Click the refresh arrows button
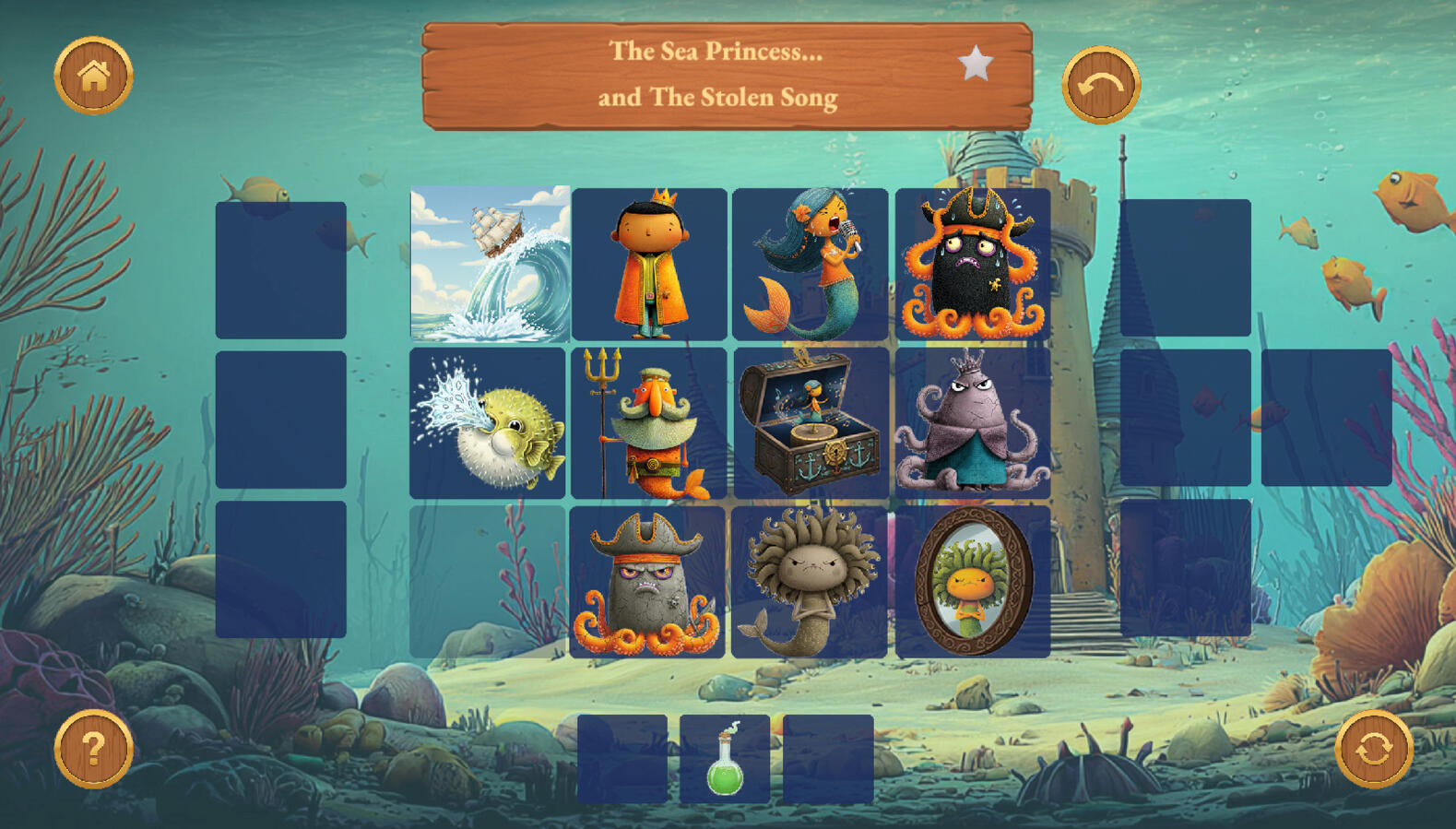This screenshot has width=1456, height=829. pyautogui.click(x=1373, y=749)
